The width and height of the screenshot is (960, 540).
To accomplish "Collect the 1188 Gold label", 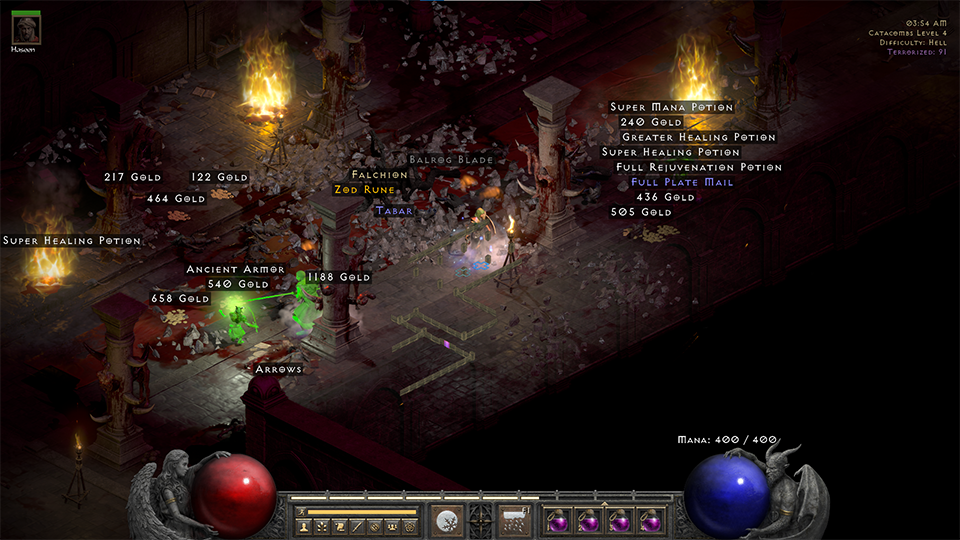I will tap(339, 277).
